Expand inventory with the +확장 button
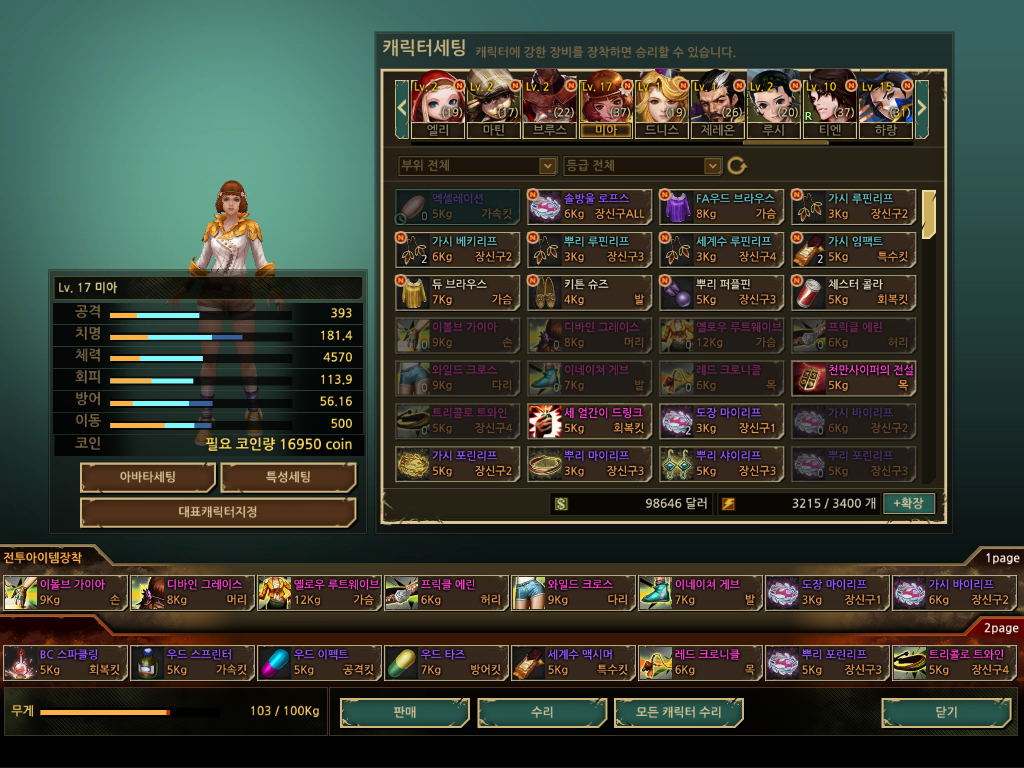 (908, 503)
